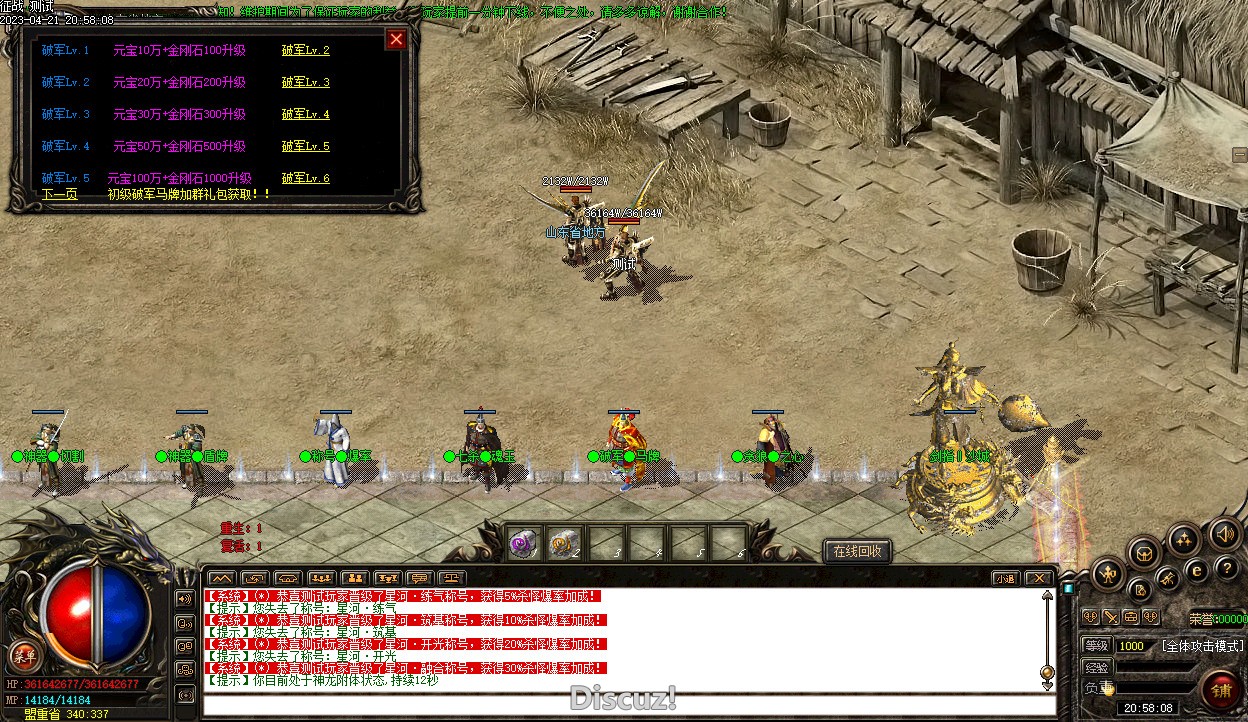
Task: Pick the 破军Lv.6 upgrade link
Action: [x=305, y=178]
